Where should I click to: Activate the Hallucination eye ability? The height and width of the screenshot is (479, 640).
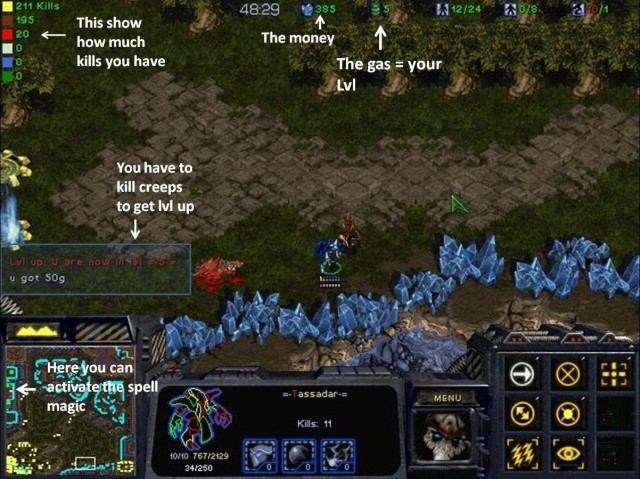(569, 451)
